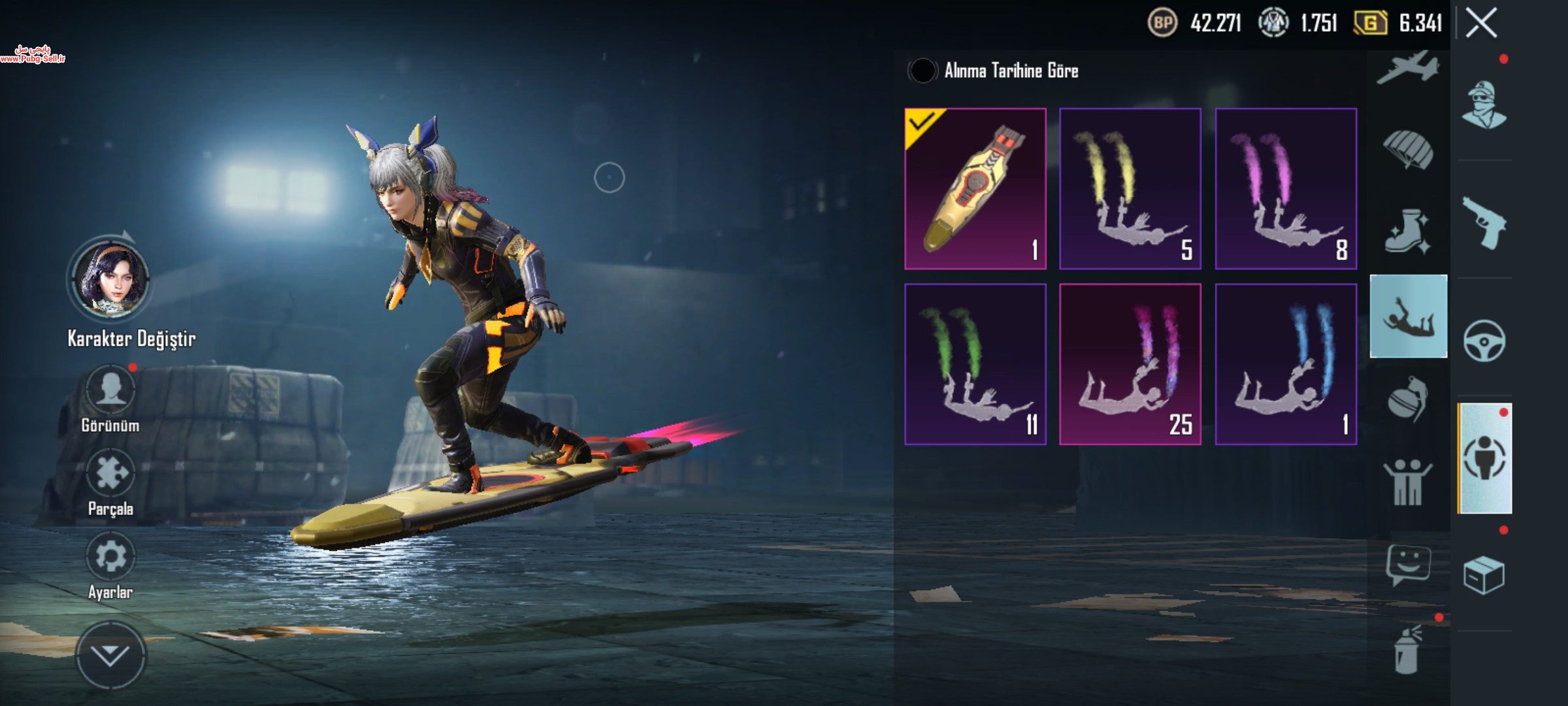Toggle the Alınma Tarihine Göre sort option

(x=923, y=71)
